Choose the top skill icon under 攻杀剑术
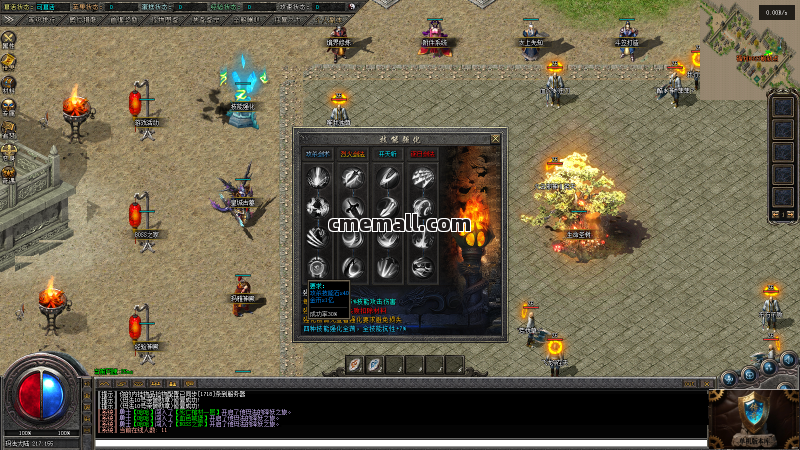This screenshot has height=450, width=800. tap(319, 179)
